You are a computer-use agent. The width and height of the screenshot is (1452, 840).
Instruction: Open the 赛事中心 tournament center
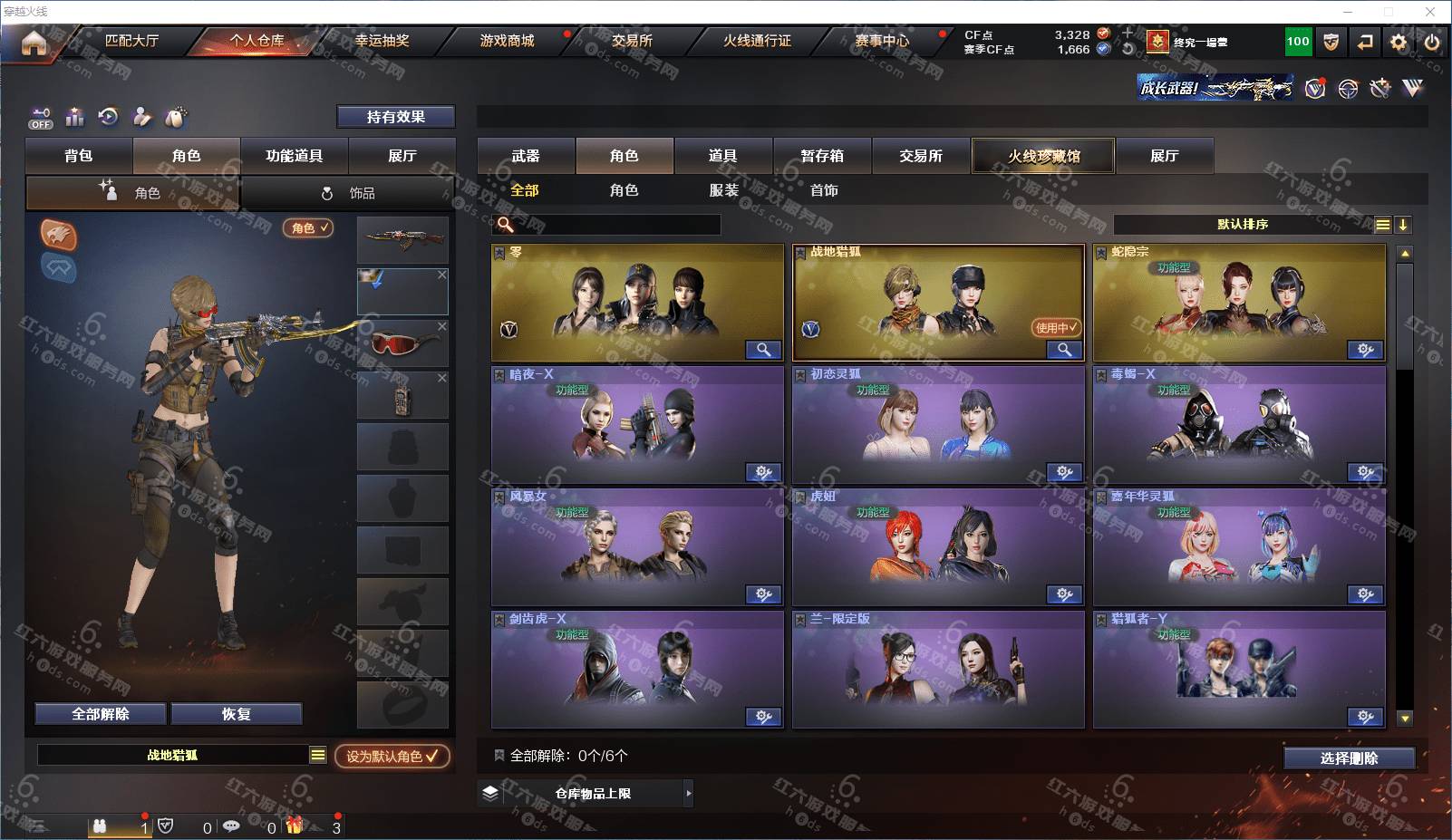pos(881,41)
